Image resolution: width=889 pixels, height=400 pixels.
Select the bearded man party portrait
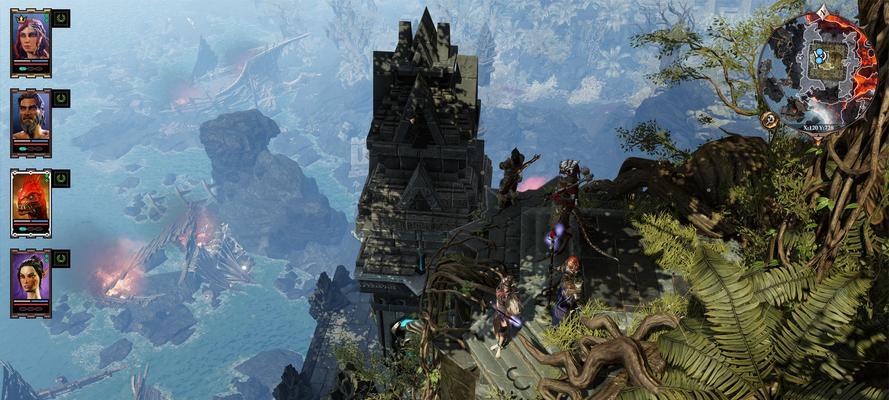[x=30, y=119]
